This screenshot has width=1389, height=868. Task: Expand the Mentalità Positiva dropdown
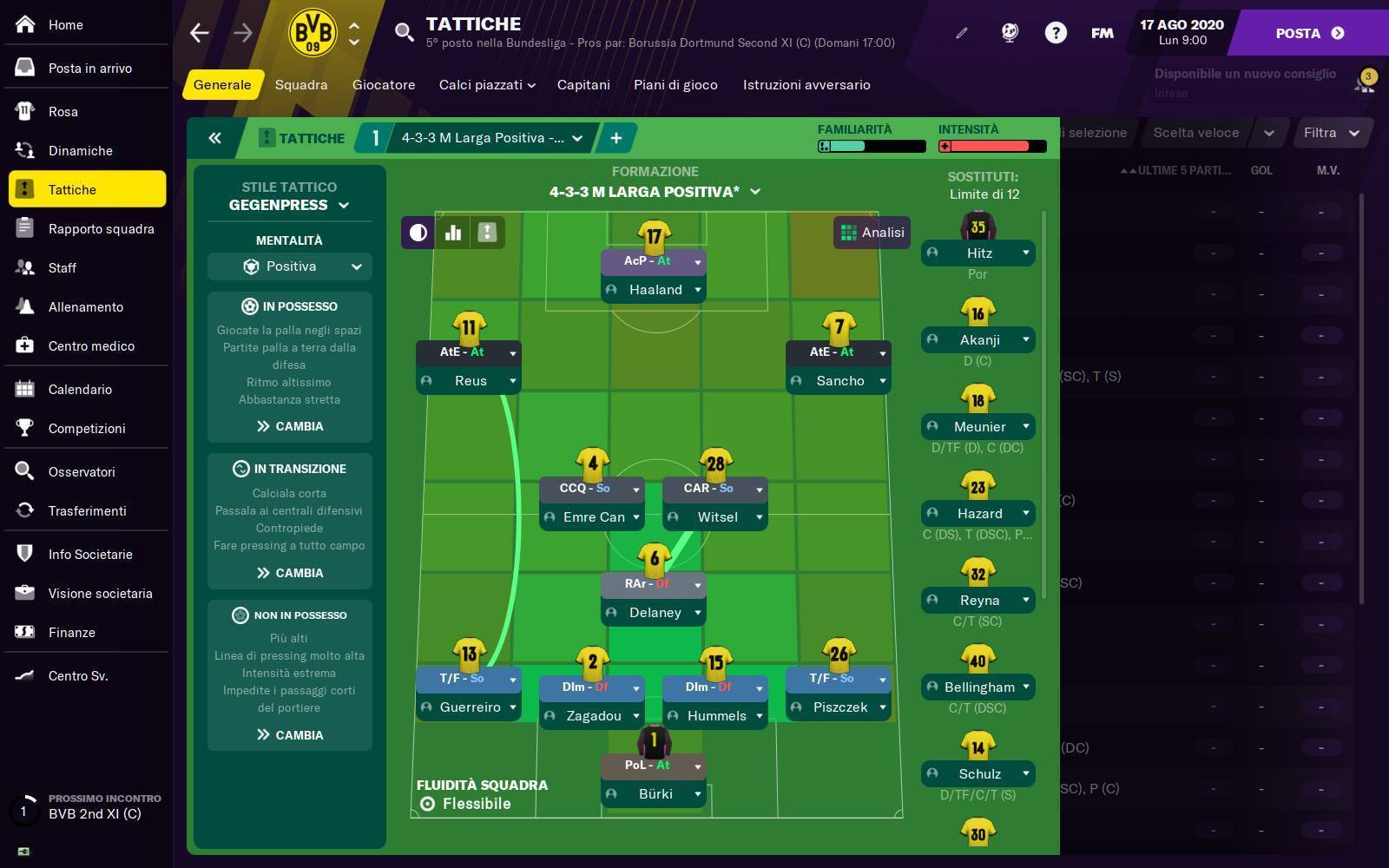click(x=289, y=266)
